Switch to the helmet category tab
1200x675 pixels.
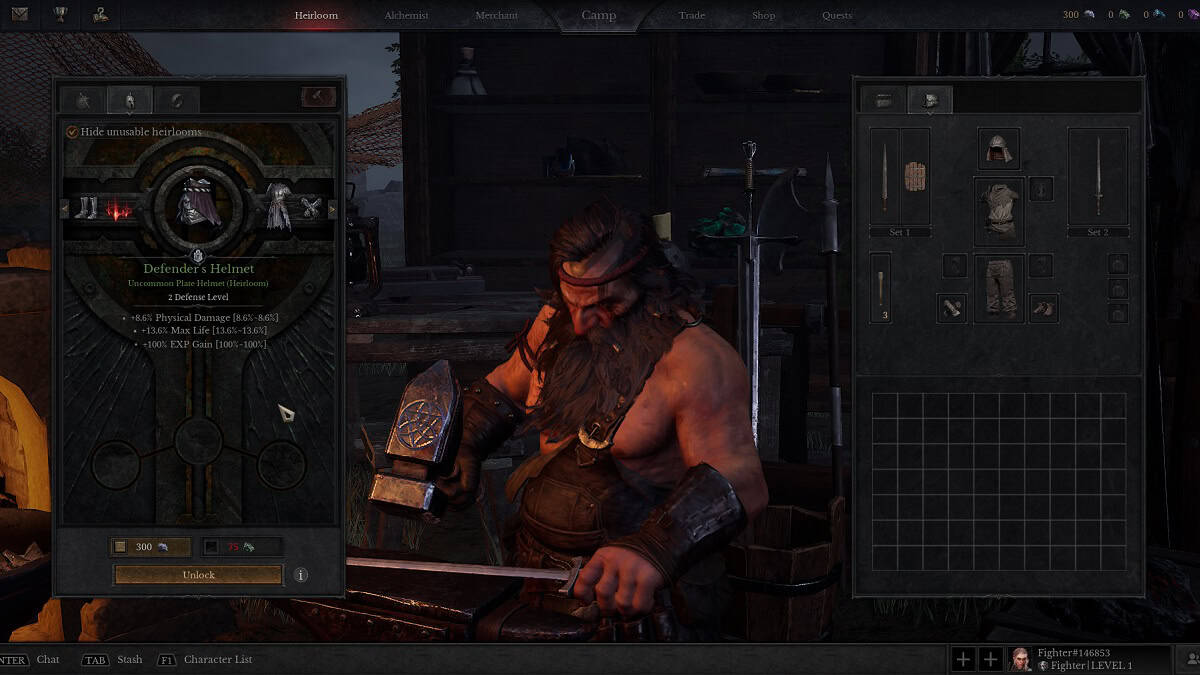pyautogui.click(x=129, y=99)
